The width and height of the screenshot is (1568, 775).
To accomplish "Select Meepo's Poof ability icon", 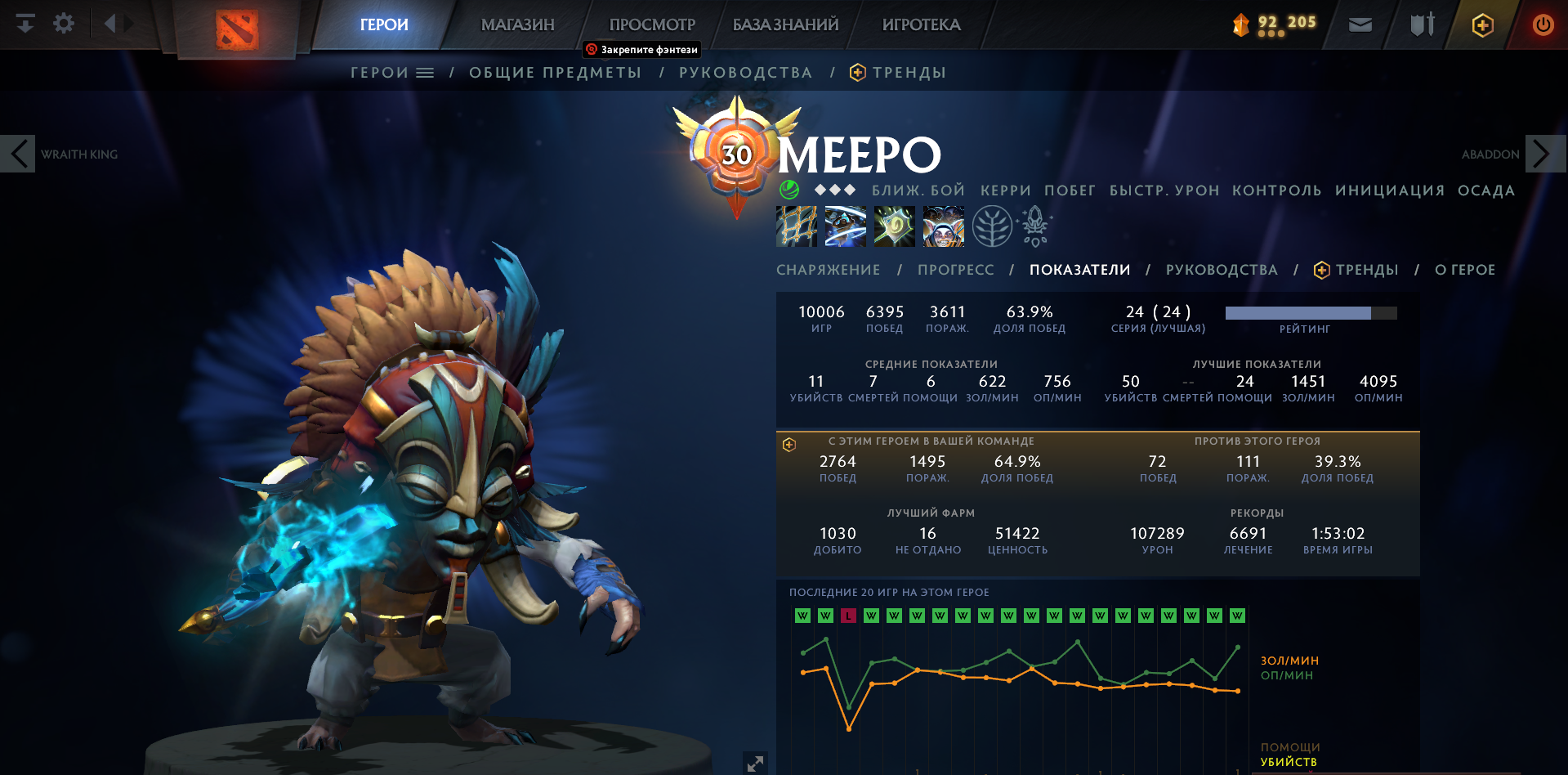I will click(x=846, y=226).
